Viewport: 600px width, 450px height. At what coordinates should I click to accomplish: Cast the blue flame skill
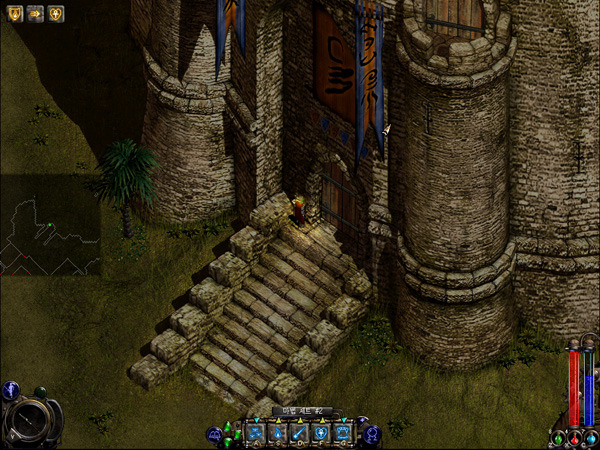pyautogui.click(x=277, y=434)
